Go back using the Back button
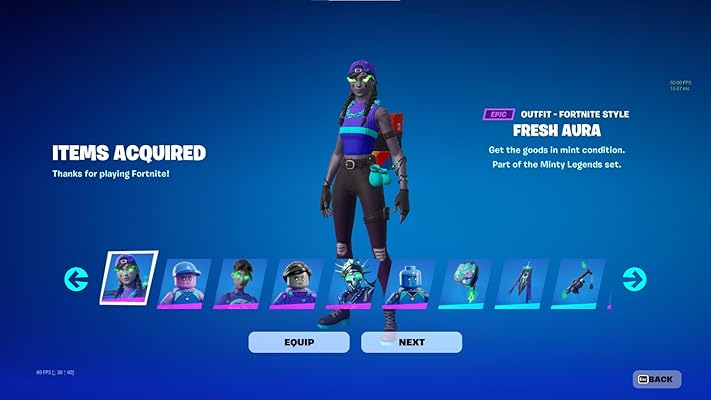 [657, 379]
